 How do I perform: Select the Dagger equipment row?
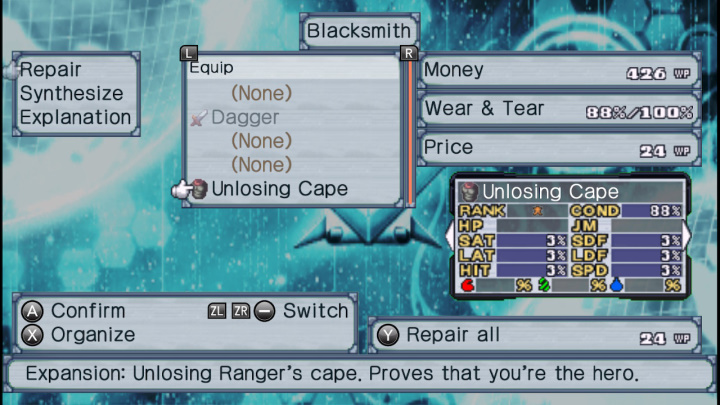click(245, 117)
